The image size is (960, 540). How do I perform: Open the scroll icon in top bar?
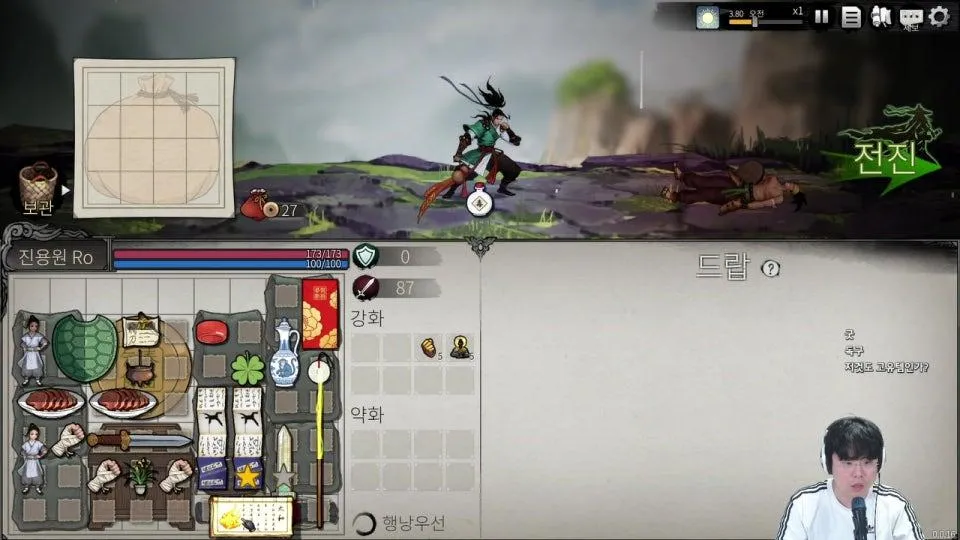[881, 16]
